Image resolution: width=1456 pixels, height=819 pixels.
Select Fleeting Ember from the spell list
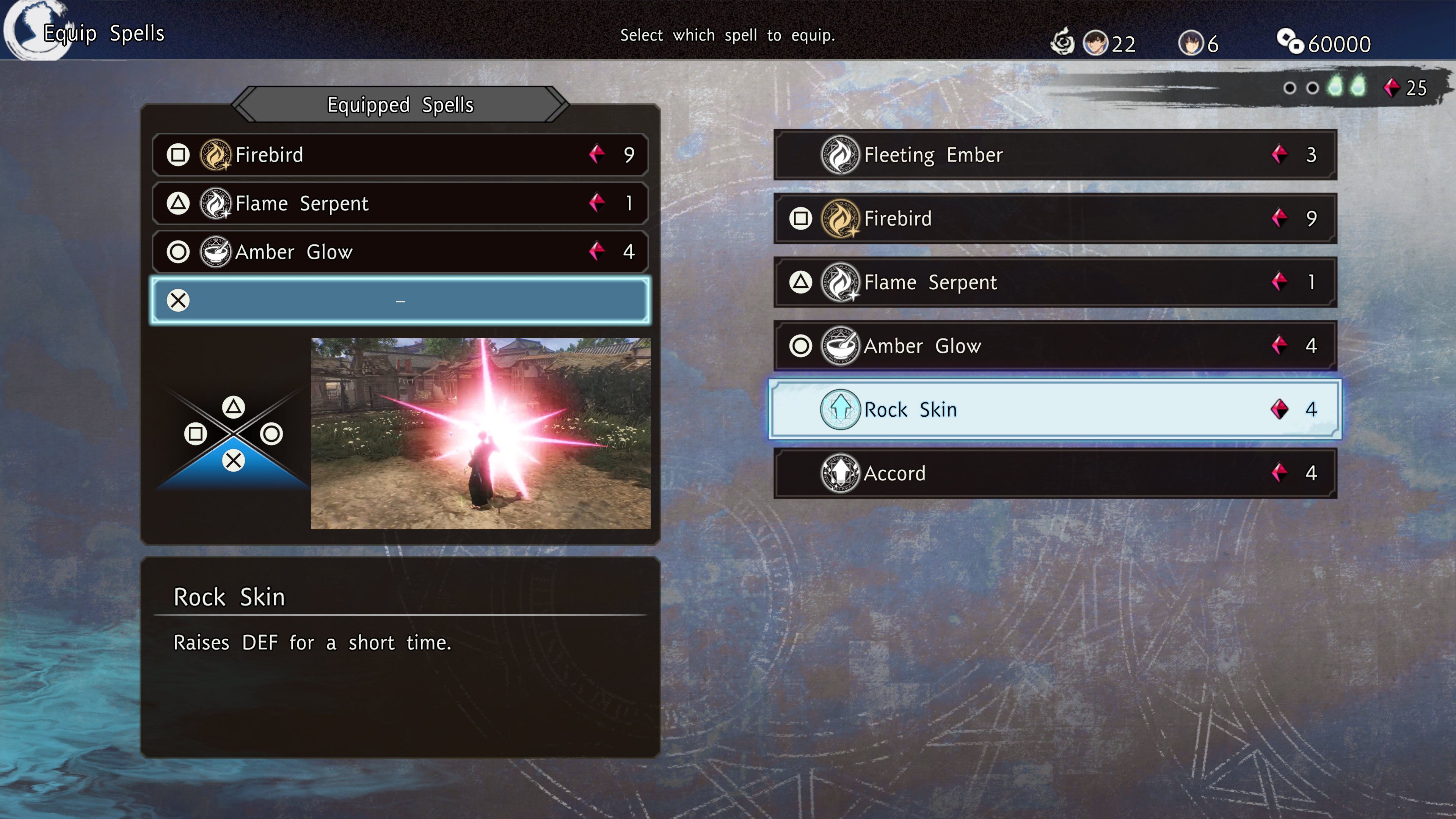(x=1055, y=155)
